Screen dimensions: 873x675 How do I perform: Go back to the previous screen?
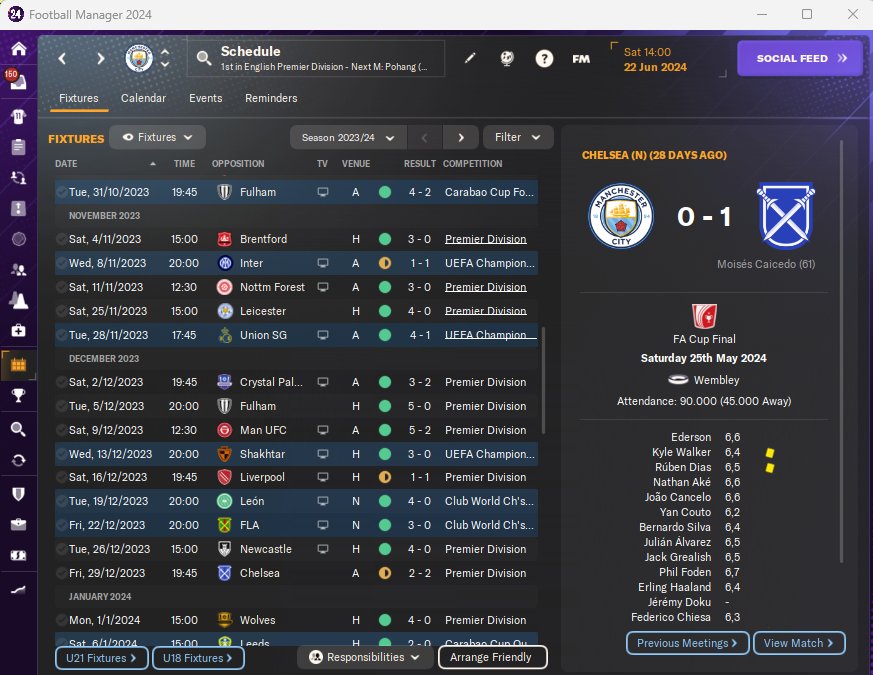62,58
